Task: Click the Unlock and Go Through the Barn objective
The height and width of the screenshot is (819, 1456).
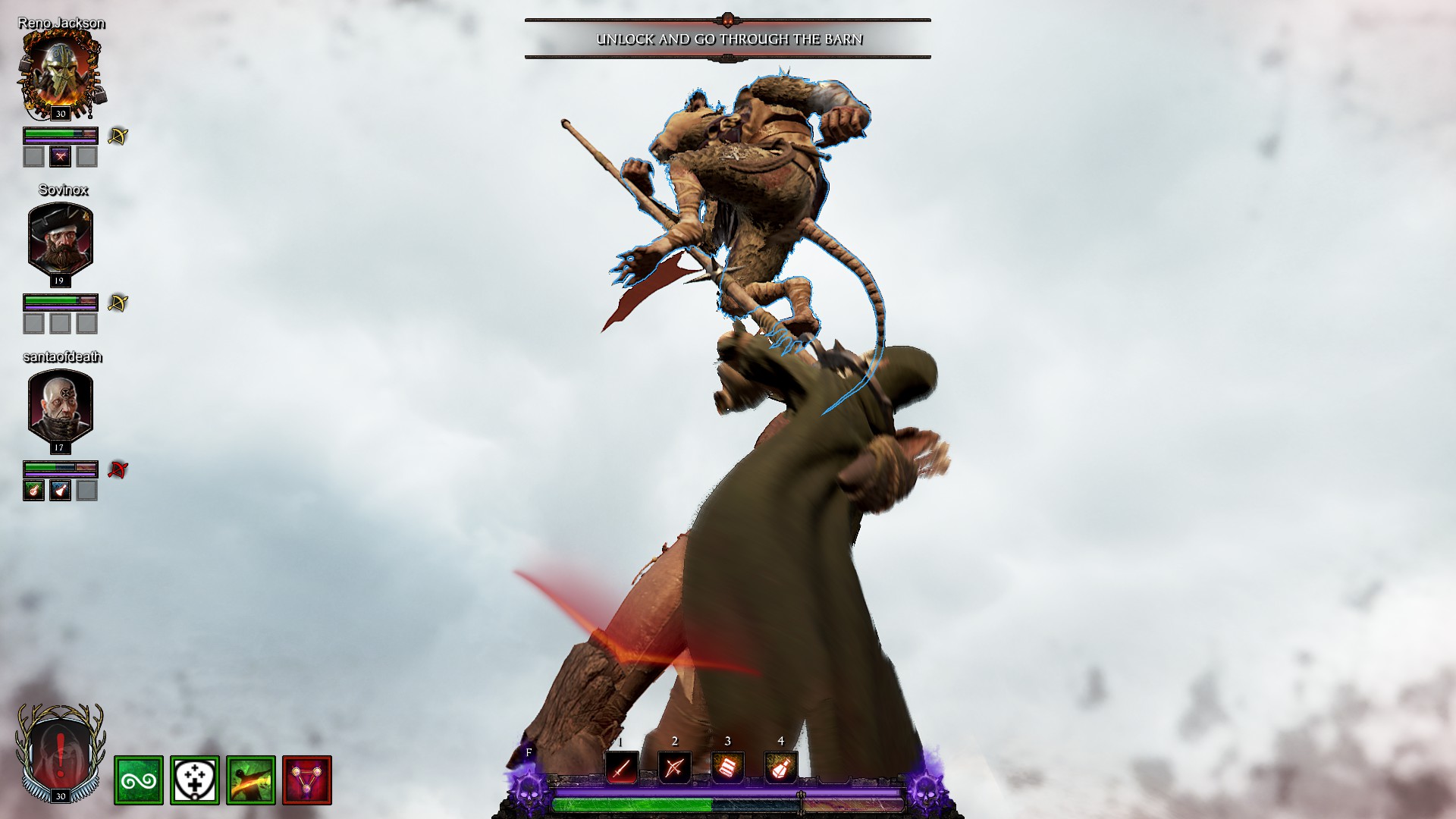Action: pos(728,39)
